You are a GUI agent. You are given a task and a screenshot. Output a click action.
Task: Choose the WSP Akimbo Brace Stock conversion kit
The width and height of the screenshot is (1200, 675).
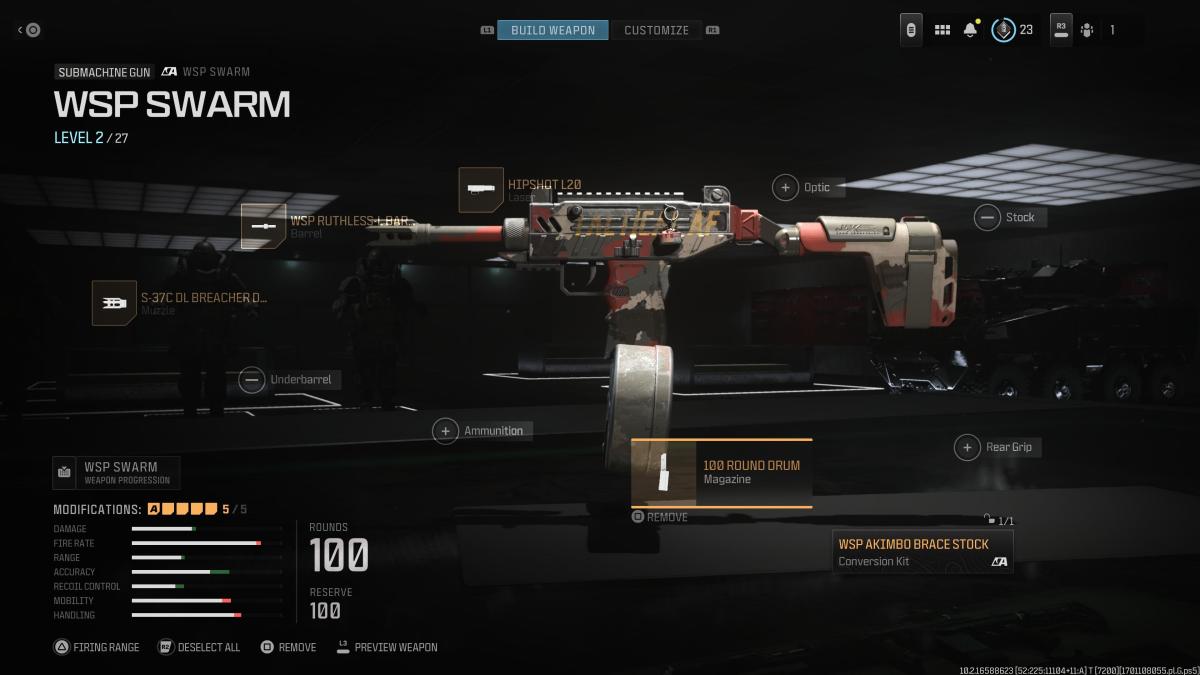922,552
